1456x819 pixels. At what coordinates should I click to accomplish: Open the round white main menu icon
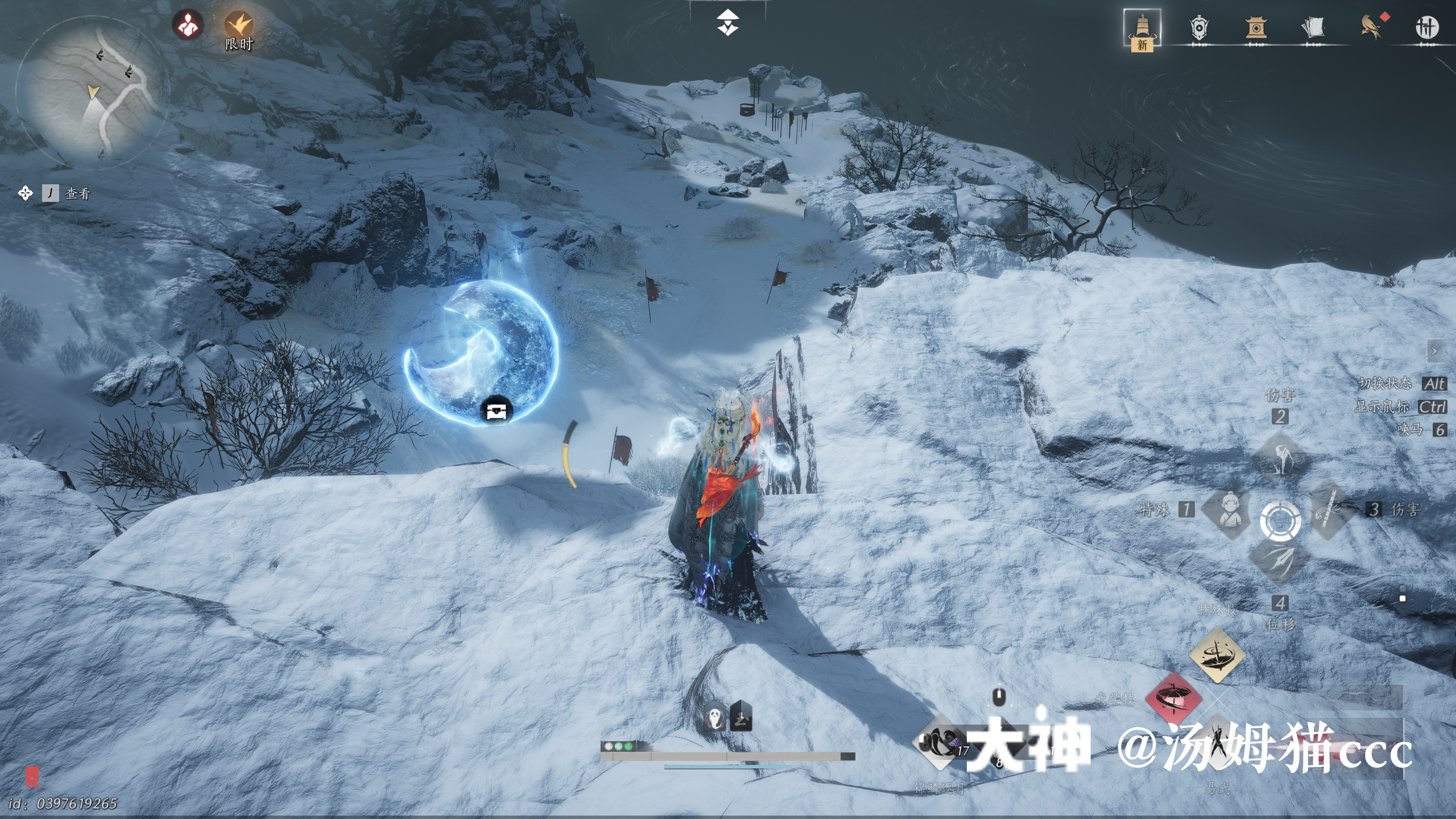pyautogui.click(x=1426, y=27)
